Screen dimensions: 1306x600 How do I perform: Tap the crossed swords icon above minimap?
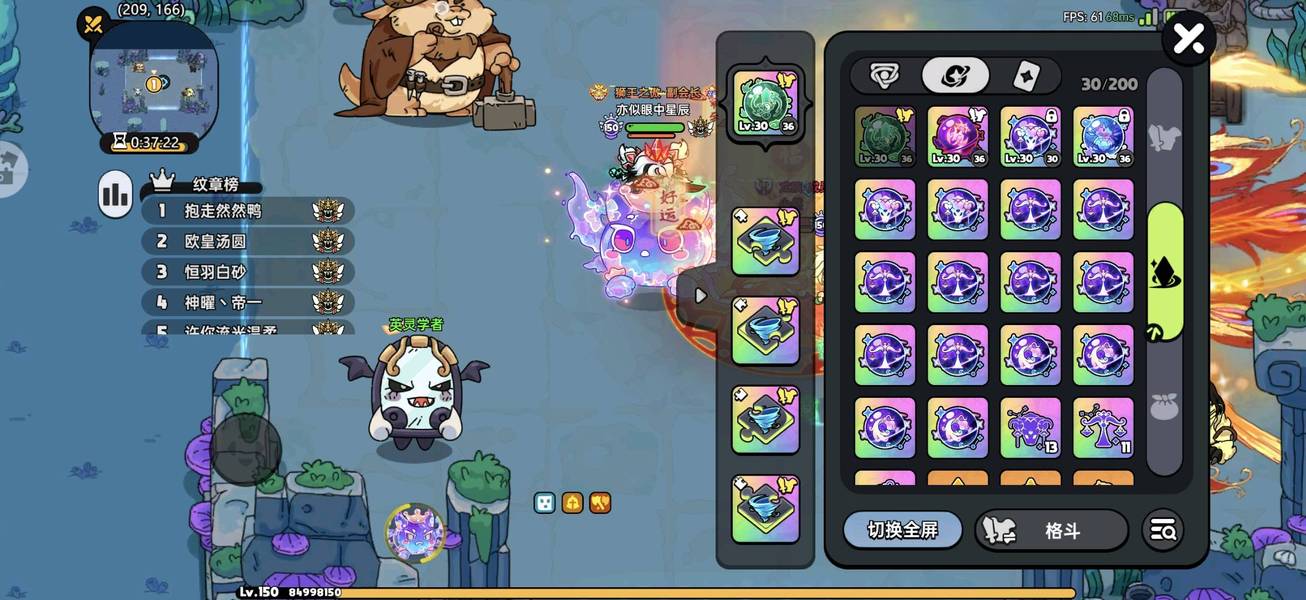tap(94, 24)
